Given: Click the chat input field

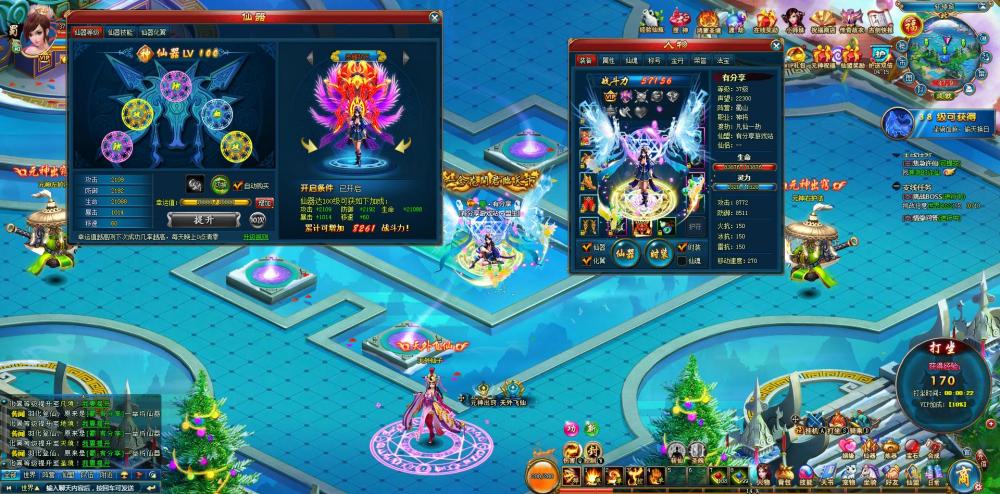Looking at the screenshot, I should point(80,488).
